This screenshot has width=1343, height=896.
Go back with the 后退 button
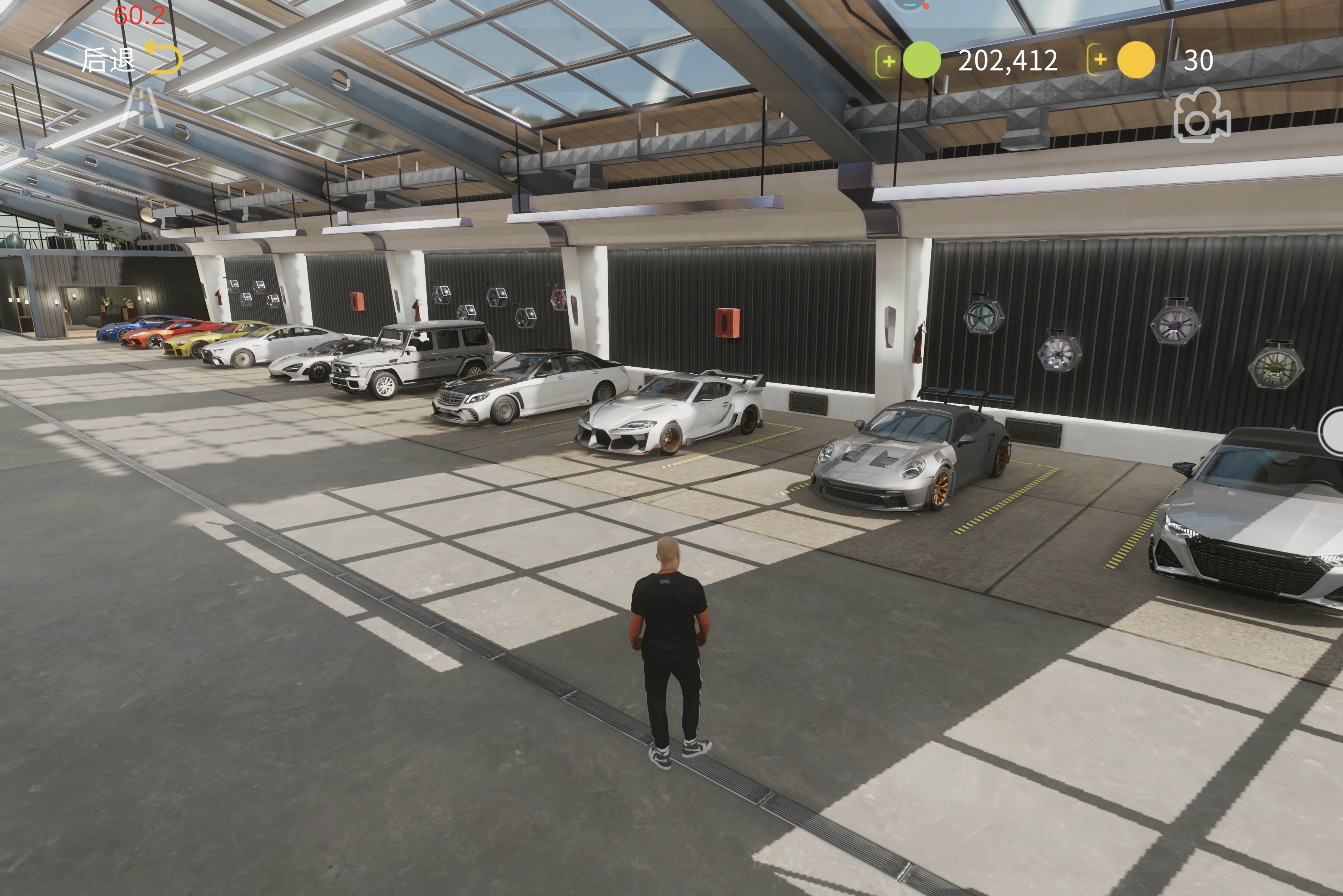[x=131, y=58]
